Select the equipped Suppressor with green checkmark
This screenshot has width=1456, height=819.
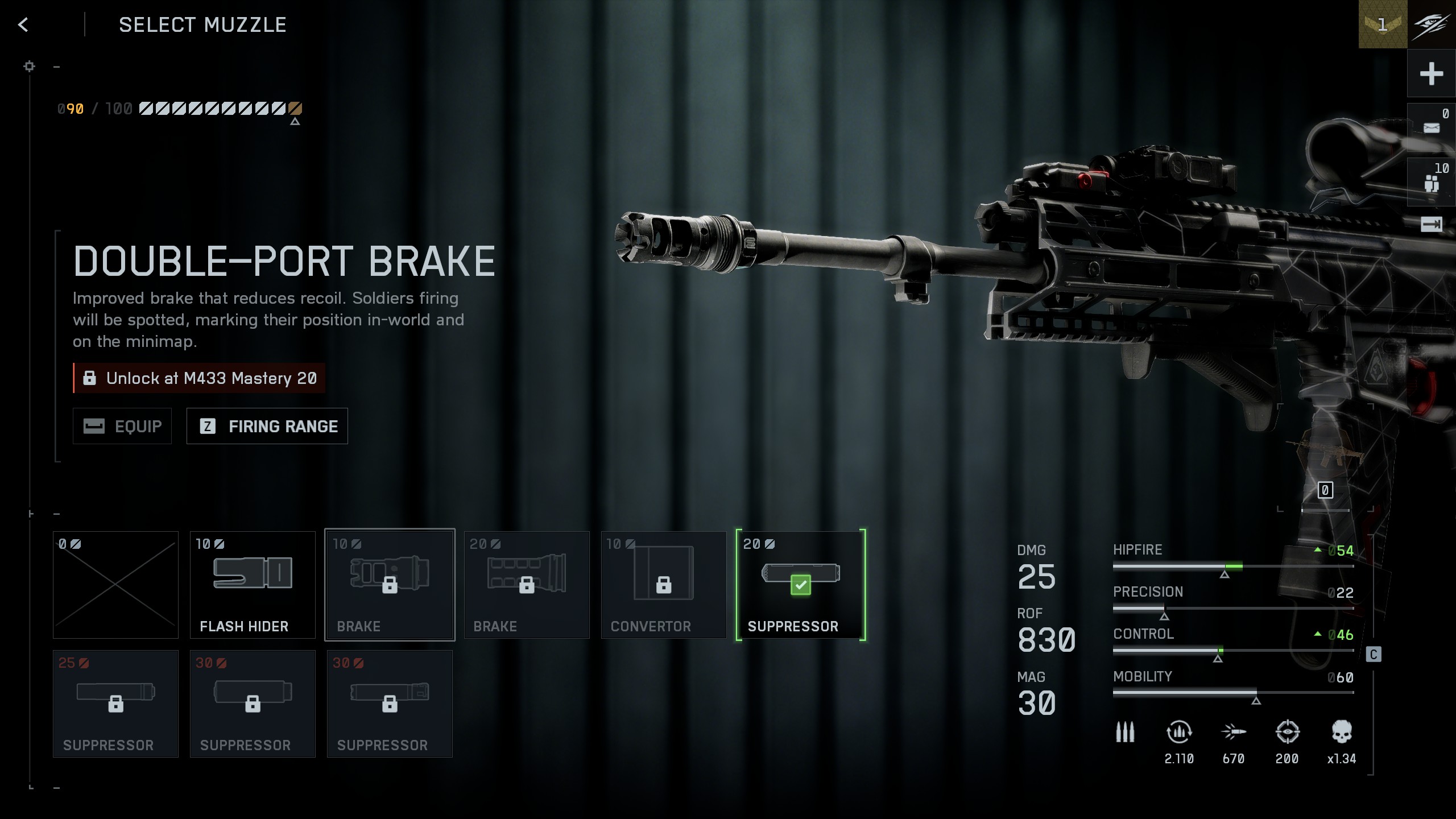801,585
